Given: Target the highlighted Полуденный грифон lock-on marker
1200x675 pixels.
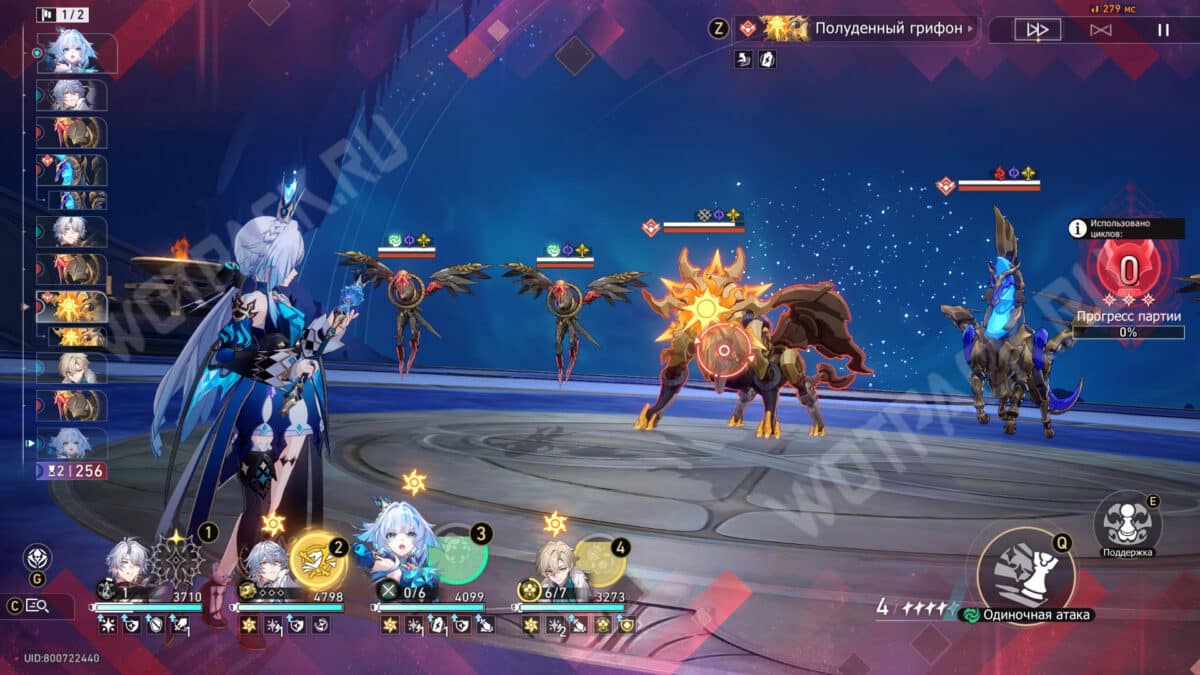Looking at the screenshot, I should coord(723,352).
